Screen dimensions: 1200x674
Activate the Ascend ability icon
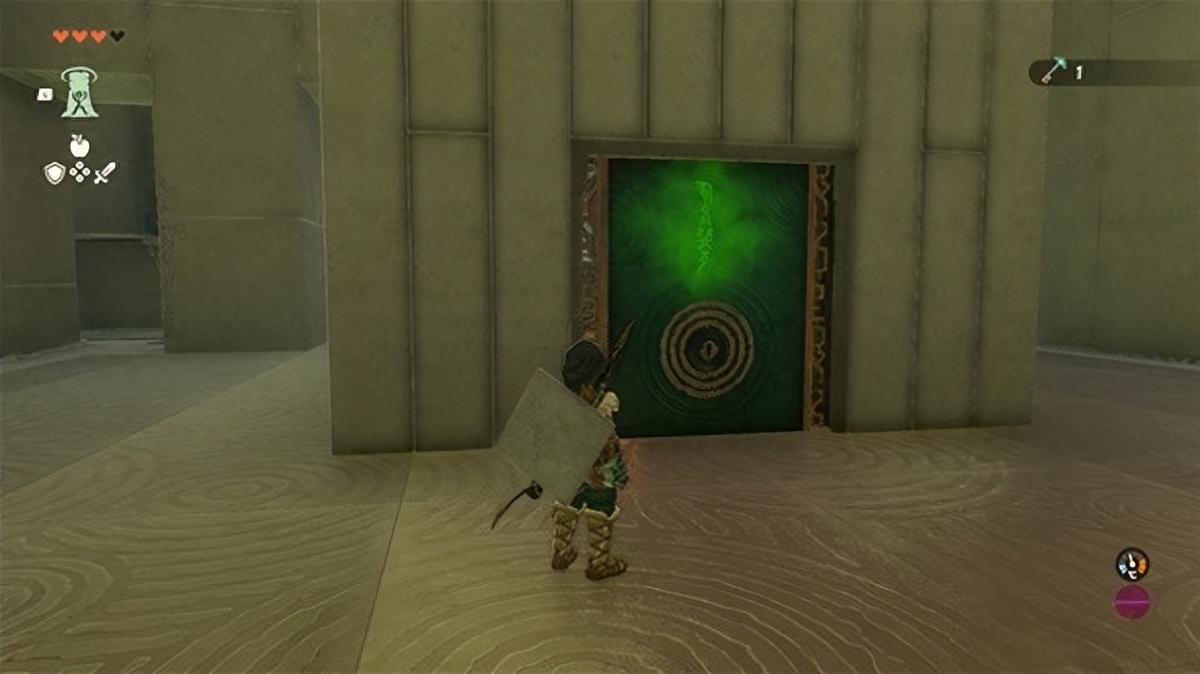pyautogui.click(x=80, y=93)
